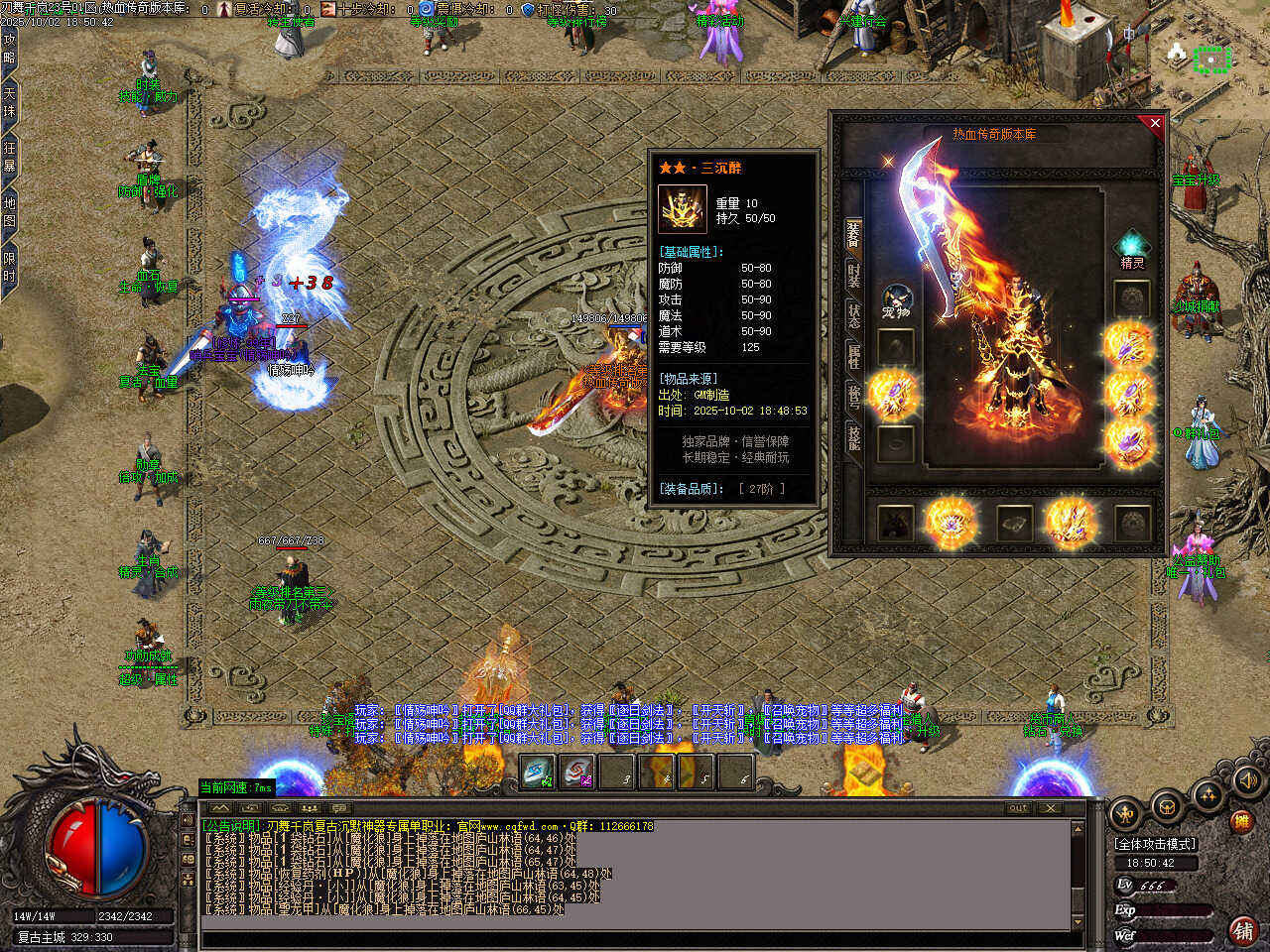Open the bag chest icon
Viewport: 1270px width, 952px height.
(x=1167, y=806)
